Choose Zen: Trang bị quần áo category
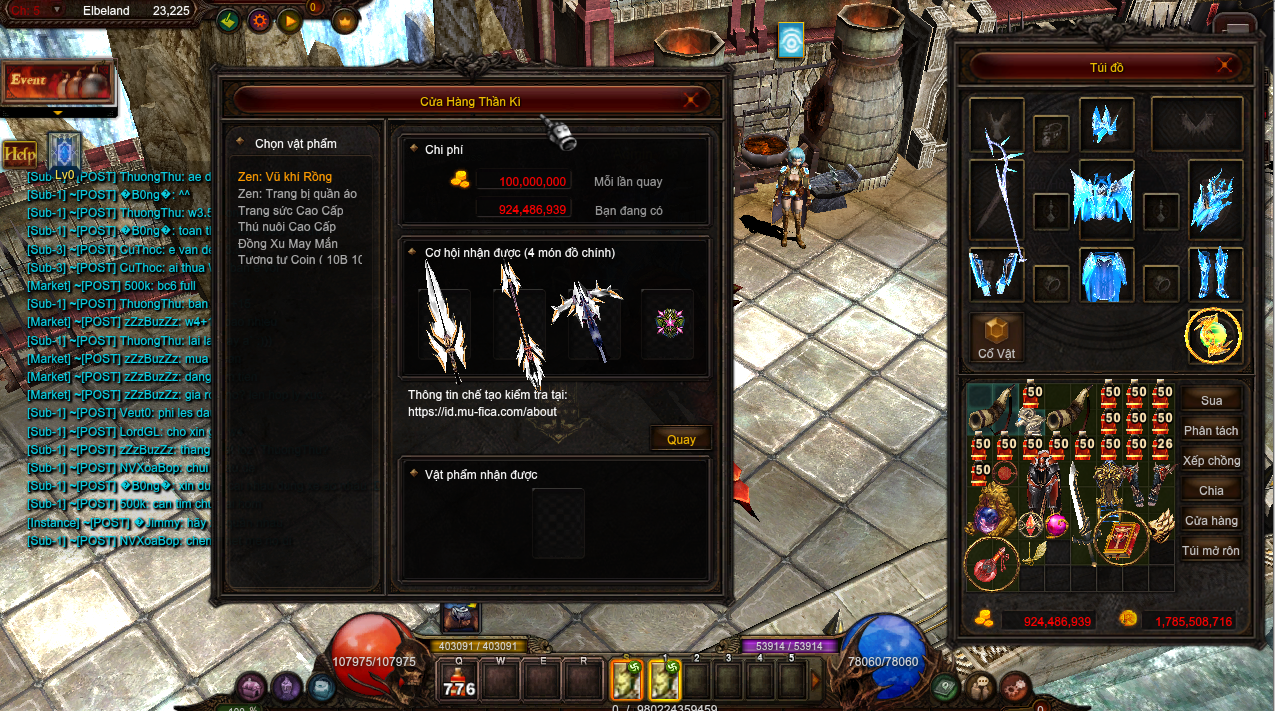 (x=297, y=194)
